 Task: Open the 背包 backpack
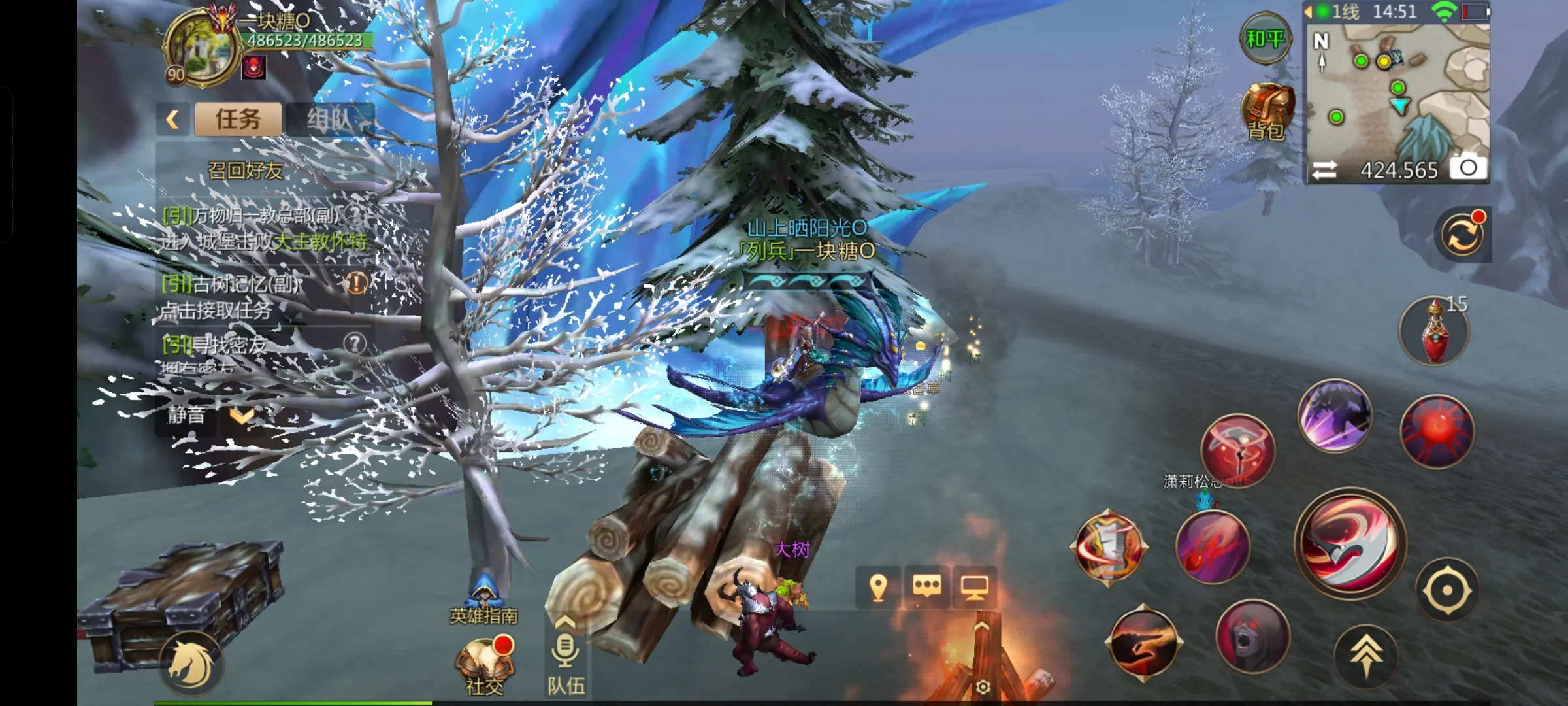coord(1267,112)
